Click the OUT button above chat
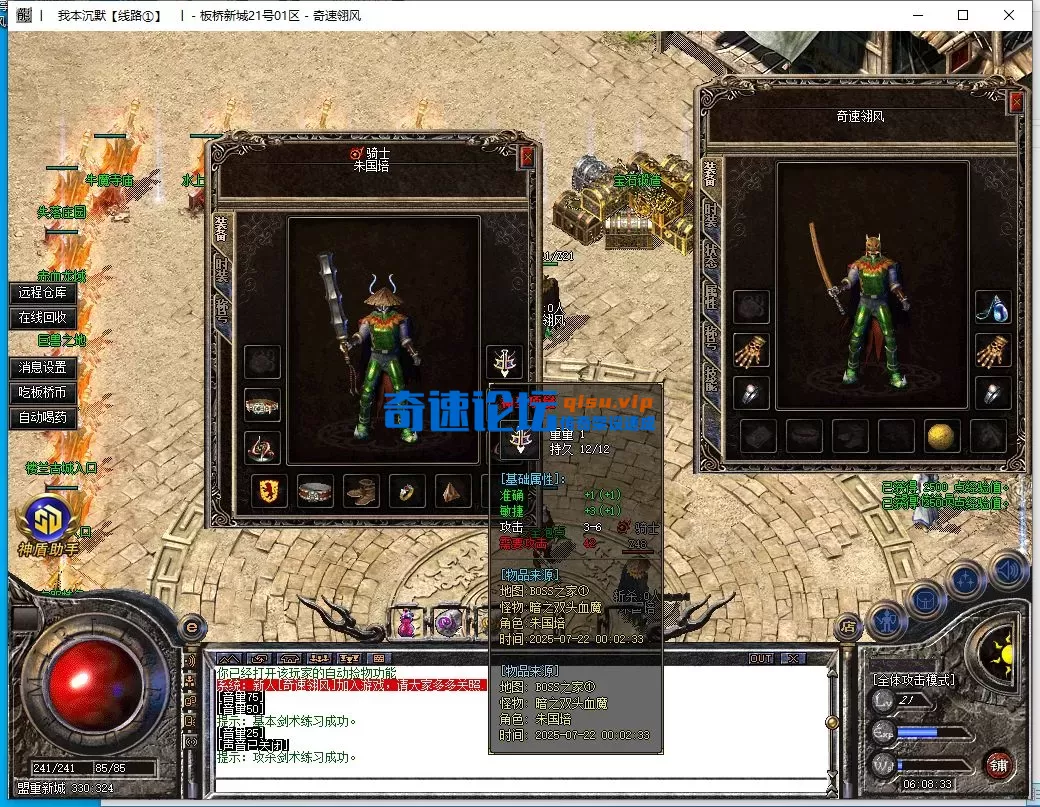The image size is (1040, 807). click(x=761, y=658)
